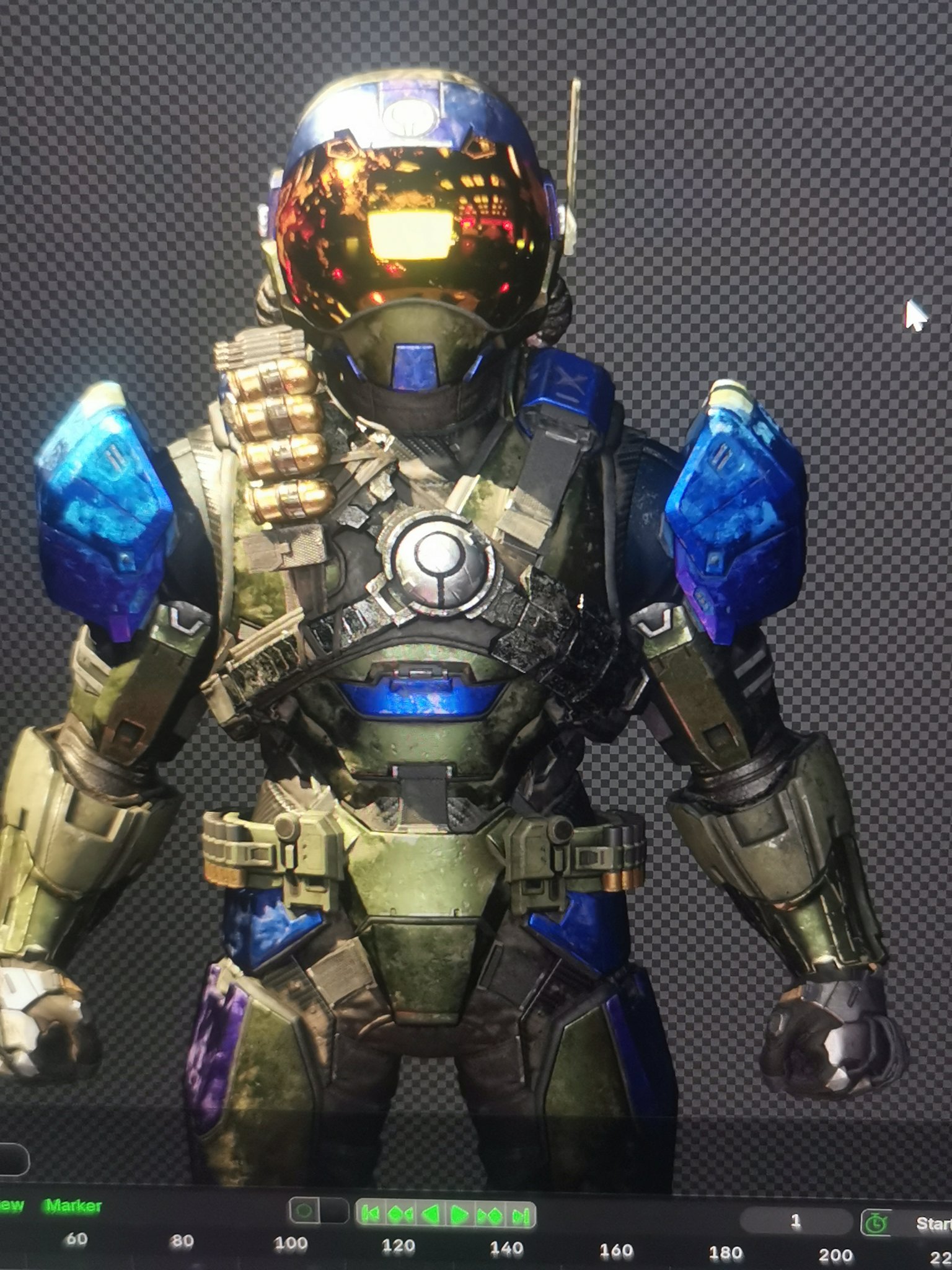Click the Start frame field
This screenshot has height=1270, width=952.
[x=933, y=1223]
